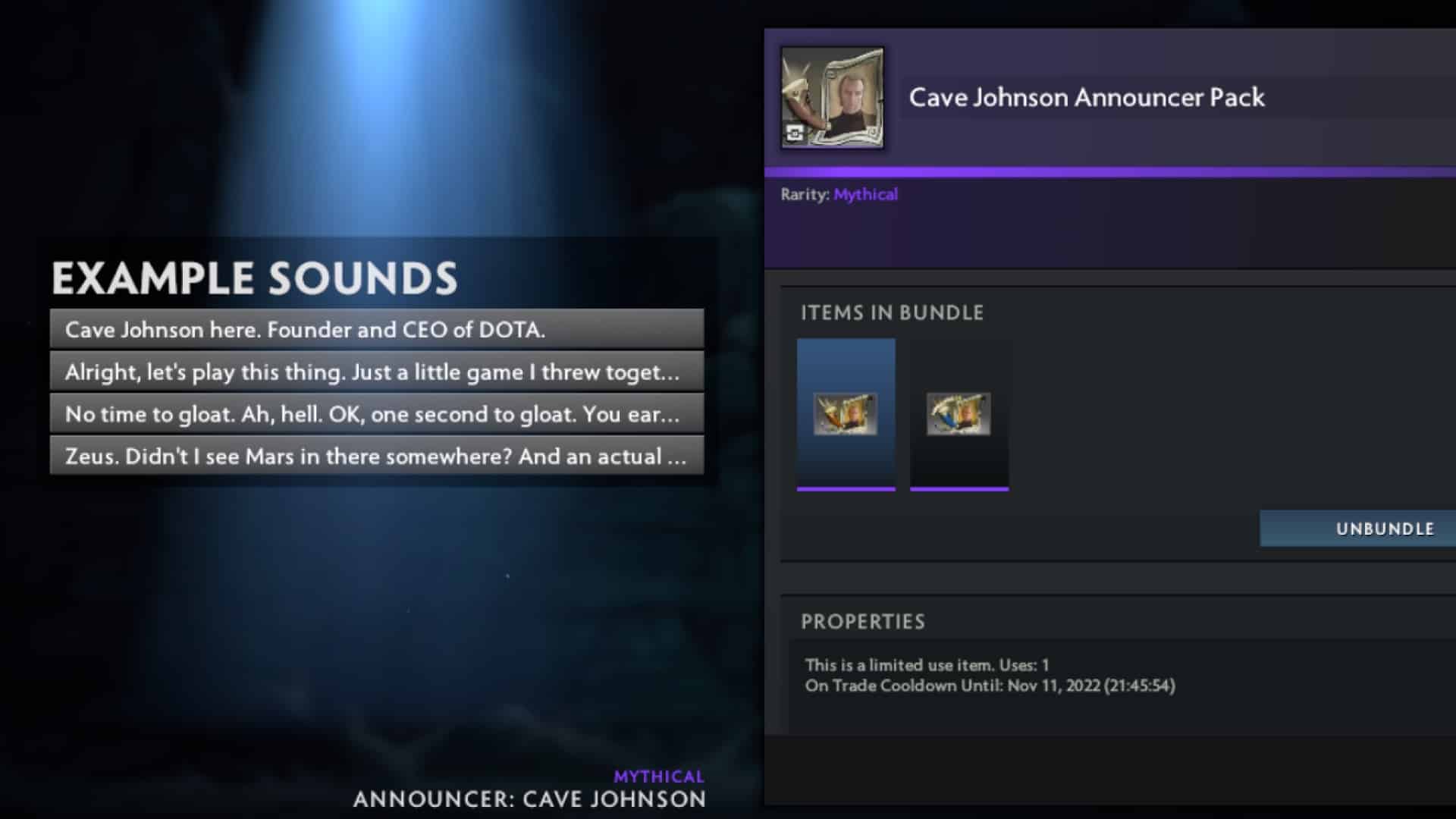The width and height of the screenshot is (1456, 819).
Task: Click the EXAMPLE SOUNDS heading
Action: (x=255, y=278)
